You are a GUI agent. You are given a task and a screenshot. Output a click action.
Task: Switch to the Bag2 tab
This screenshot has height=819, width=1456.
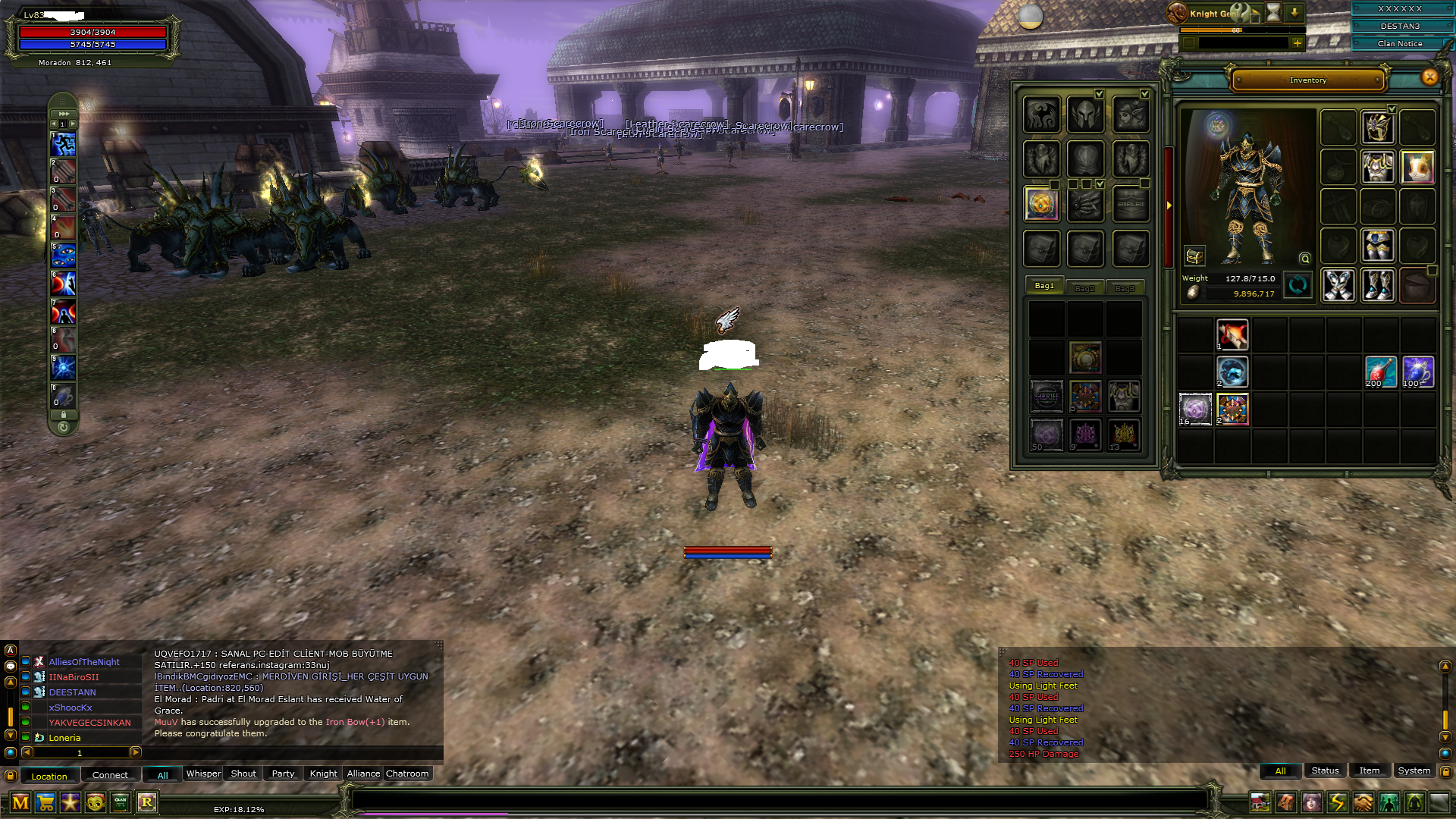(1084, 288)
